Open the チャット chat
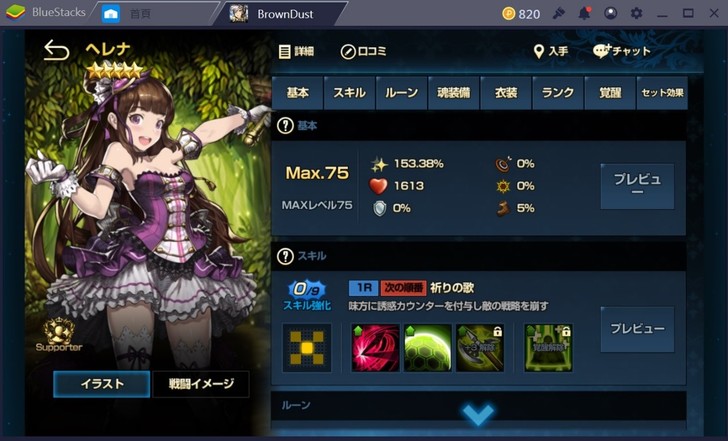The width and height of the screenshot is (728, 441). [x=621, y=51]
